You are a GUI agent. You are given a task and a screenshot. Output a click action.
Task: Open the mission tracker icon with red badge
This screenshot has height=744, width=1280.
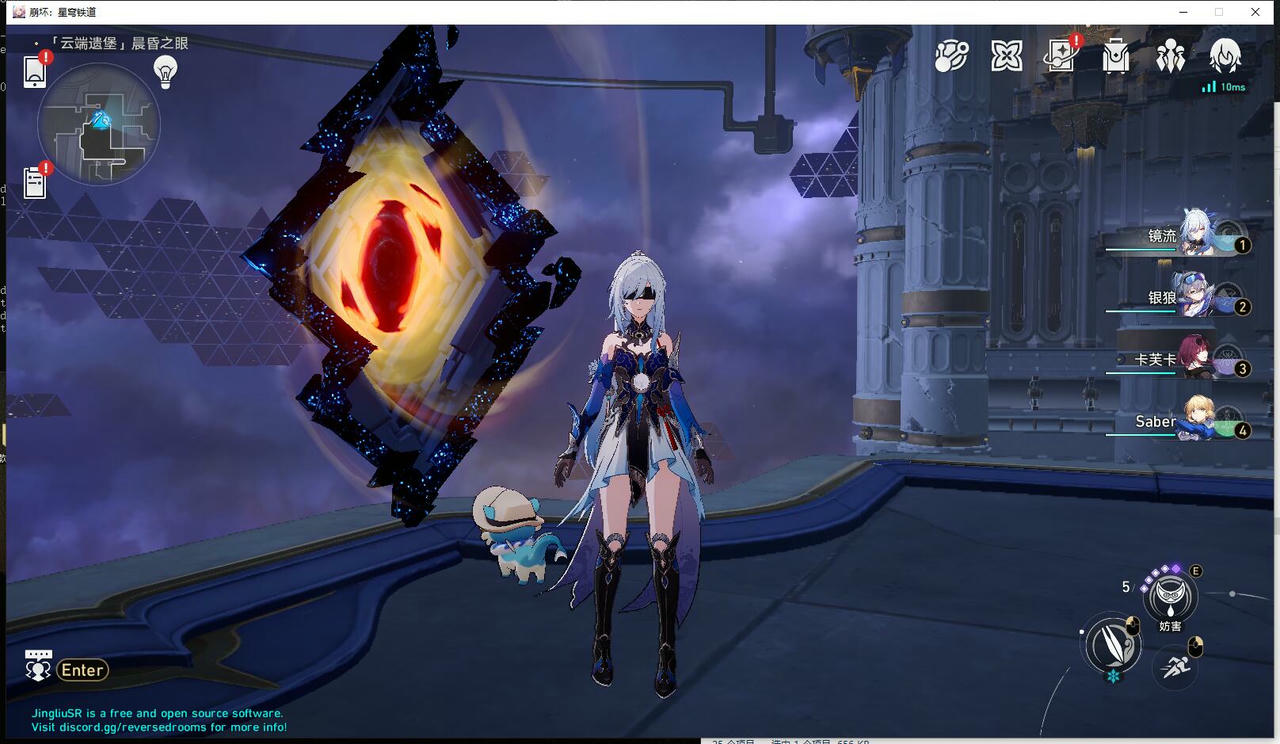pyautogui.click(x=34, y=183)
